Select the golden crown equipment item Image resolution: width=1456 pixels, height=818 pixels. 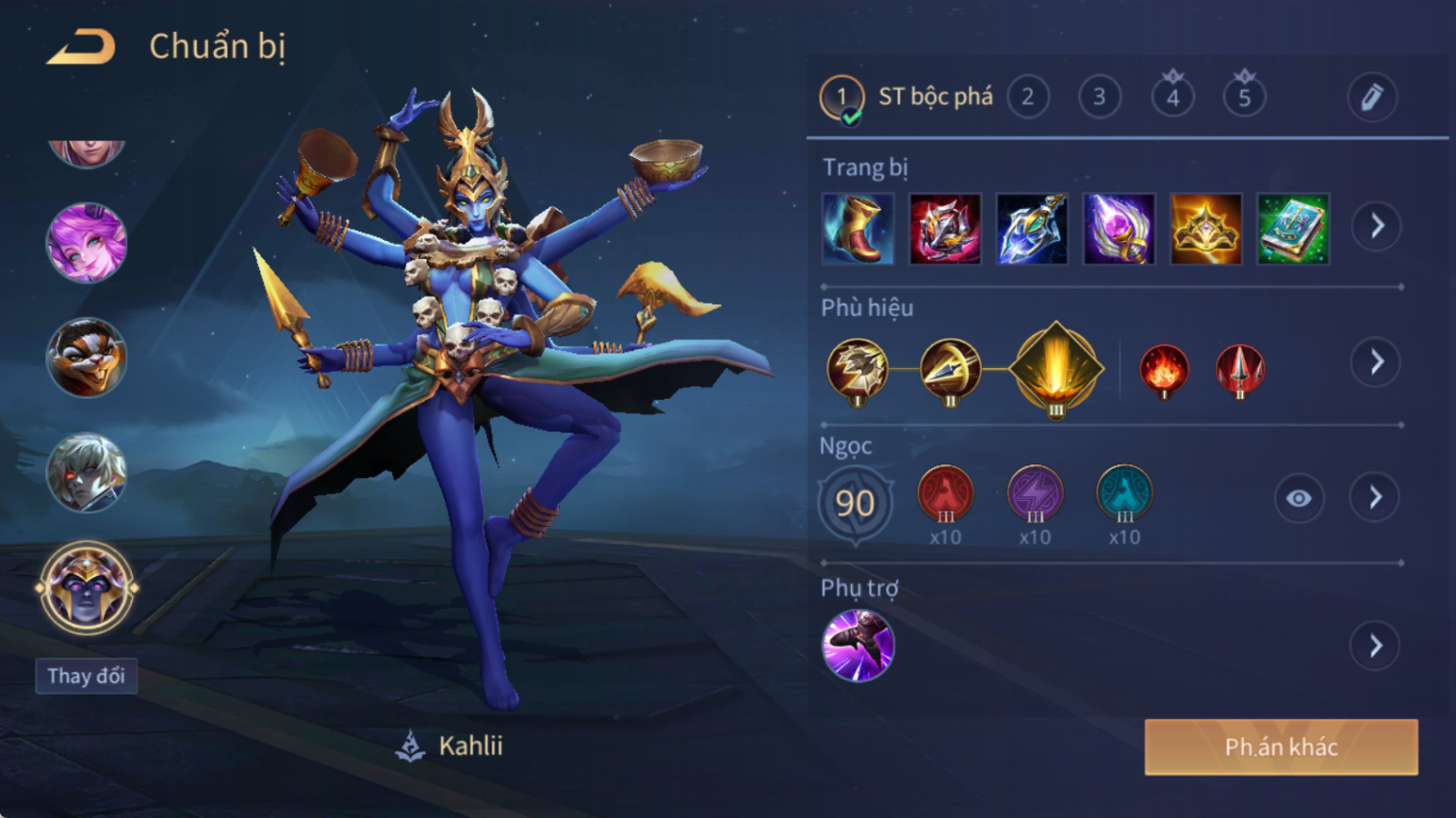pyautogui.click(x=1205, y=229)
